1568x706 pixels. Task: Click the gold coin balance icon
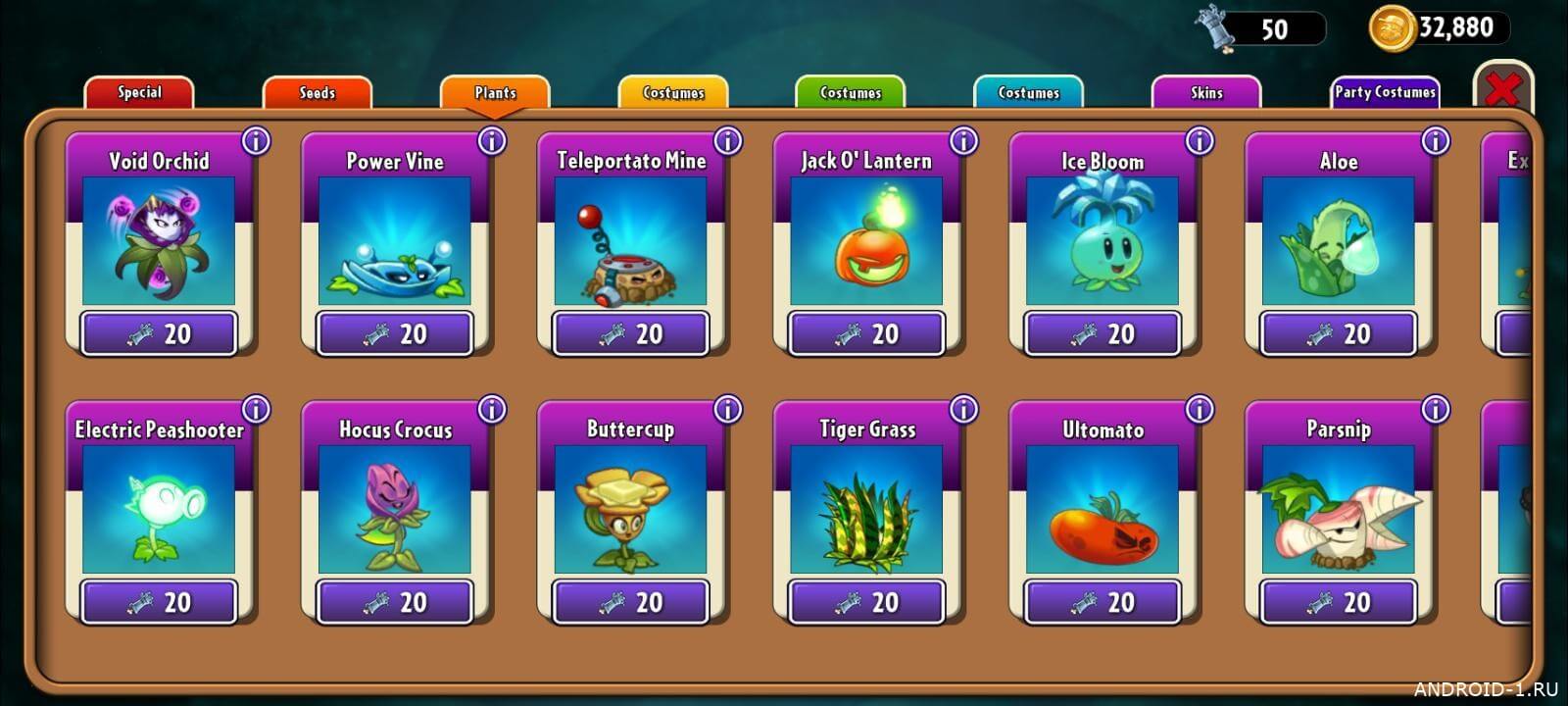pos(1391,27)
